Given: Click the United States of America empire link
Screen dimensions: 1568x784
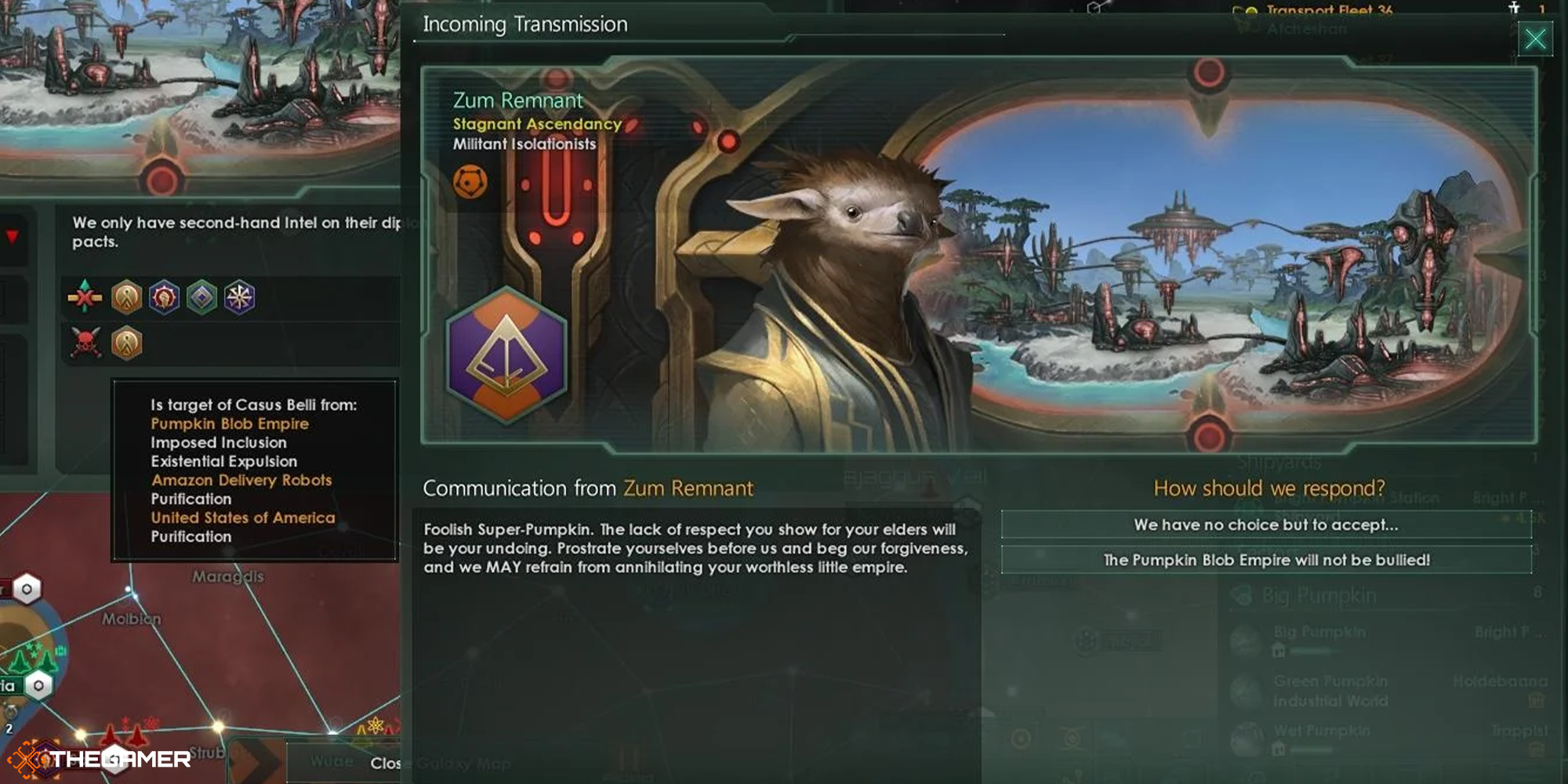Looking at the screenshot, I should 243,517.
